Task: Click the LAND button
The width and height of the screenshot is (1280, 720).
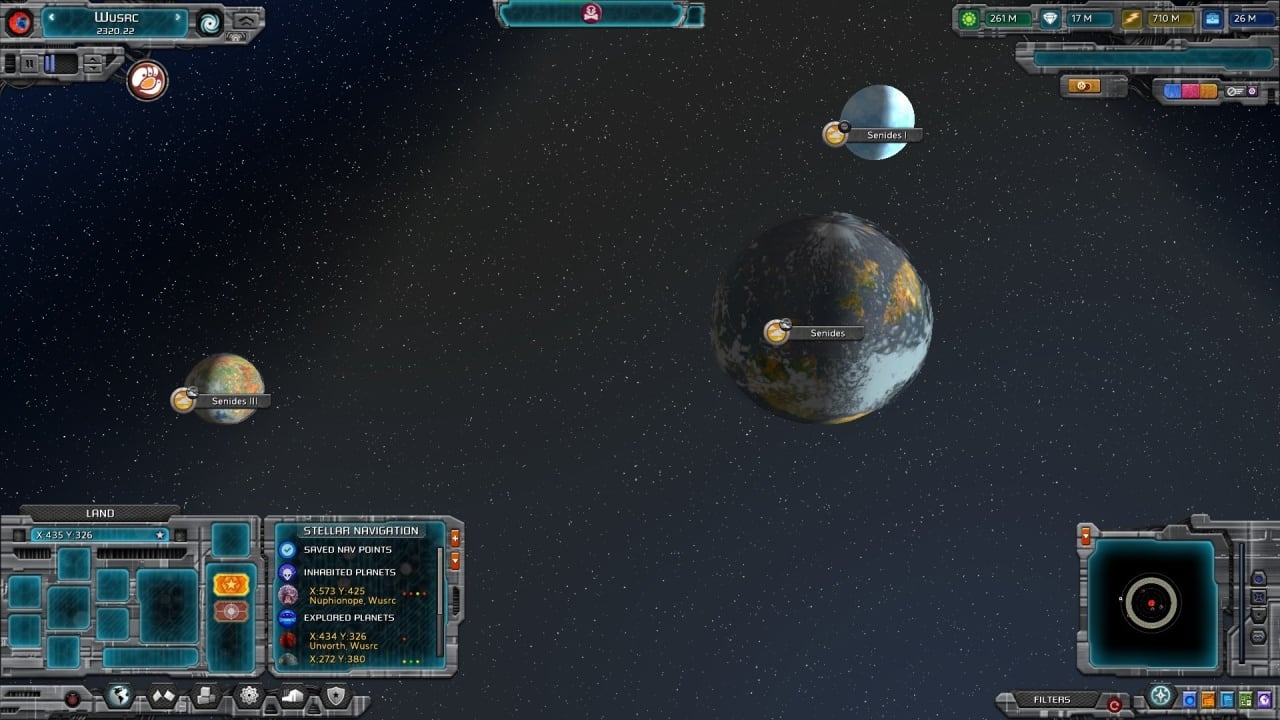Action: (x=100, y=513)
